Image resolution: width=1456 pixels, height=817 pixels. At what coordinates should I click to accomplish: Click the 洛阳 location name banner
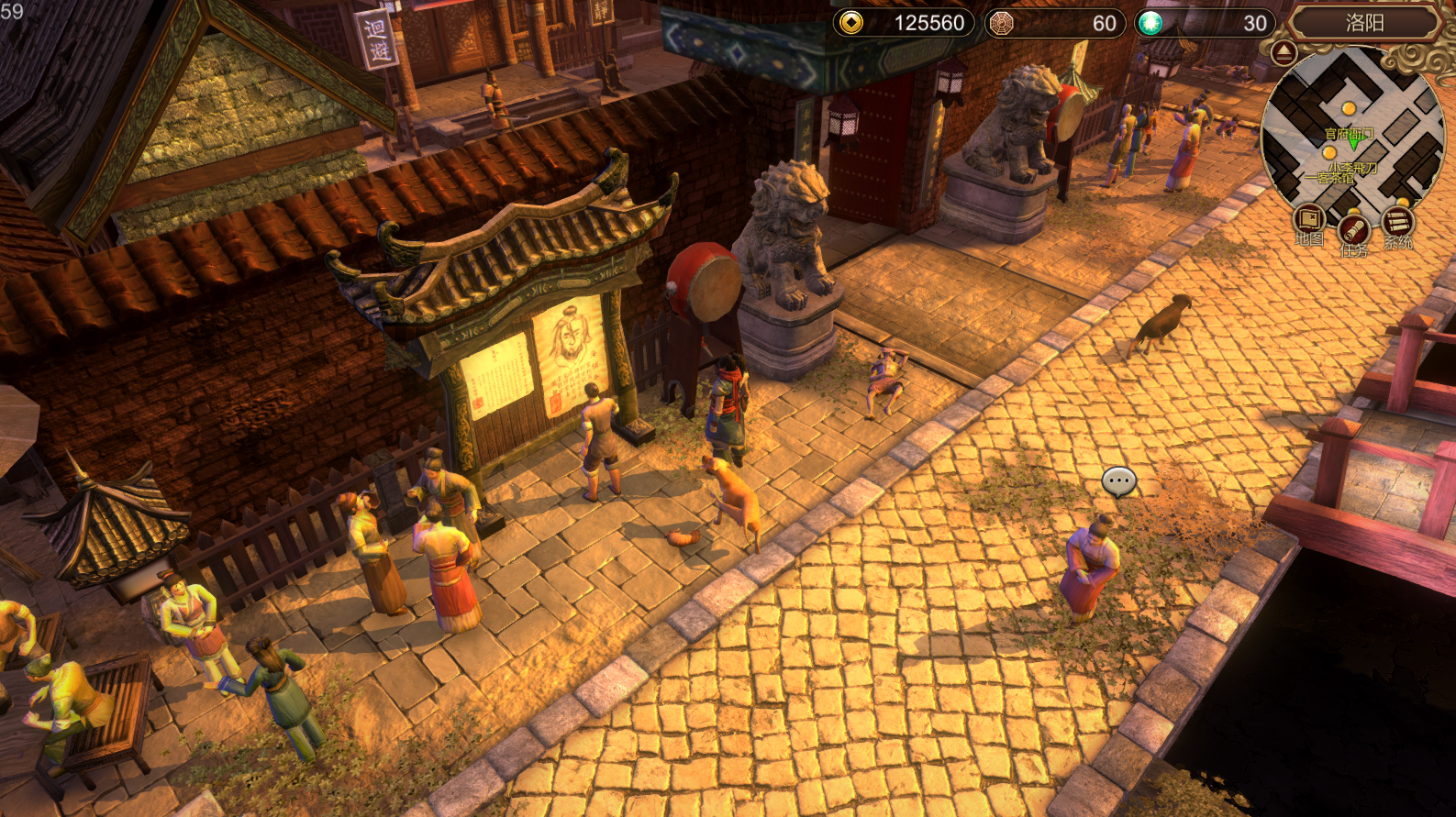click(x=1364, y=23)
